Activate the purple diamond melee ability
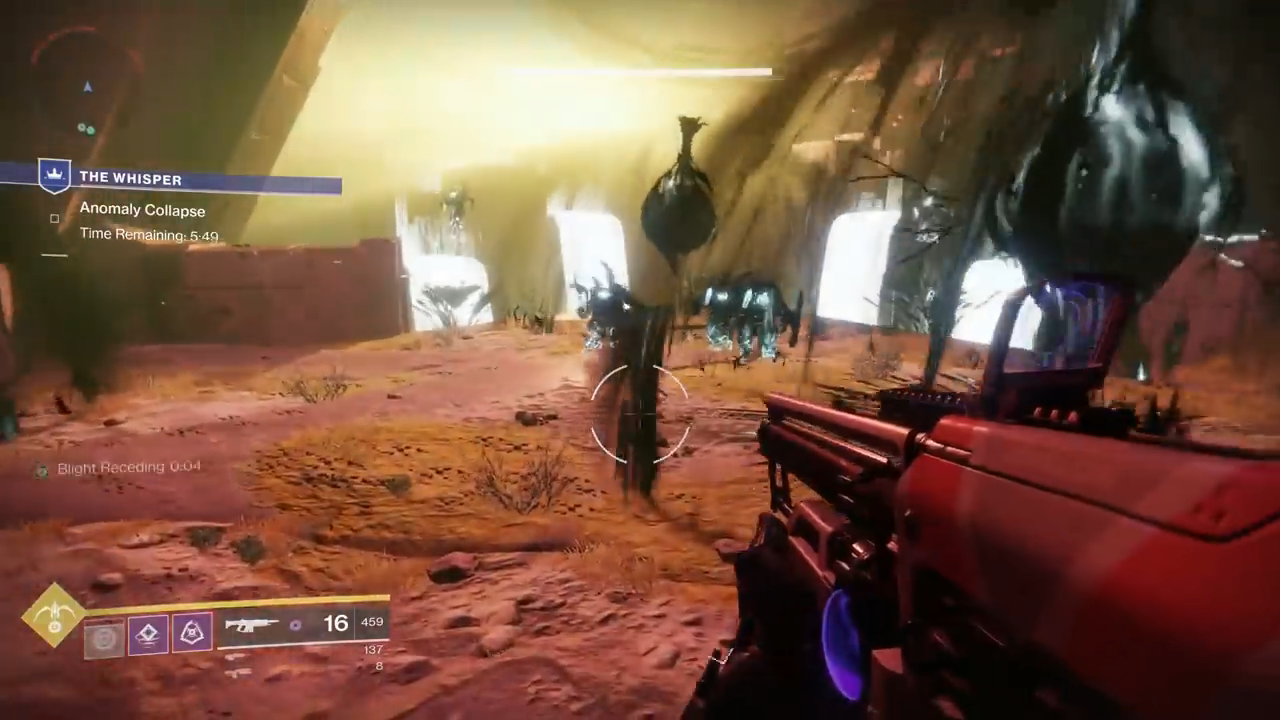 (x=148, y=634)
